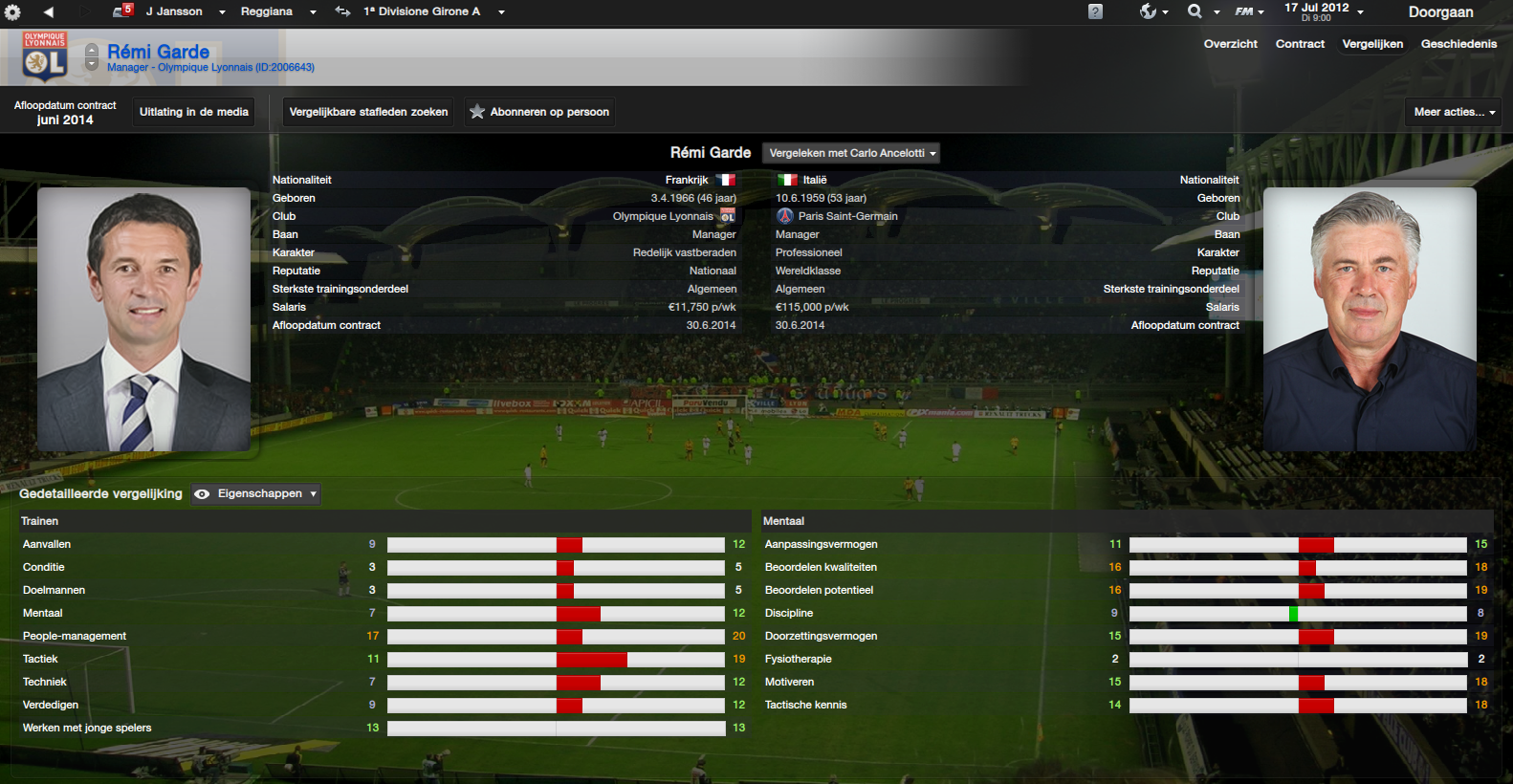This screenshot has height=784, width=1513.
Task: Click the help question mark icon
Action: coord(1095,11)
